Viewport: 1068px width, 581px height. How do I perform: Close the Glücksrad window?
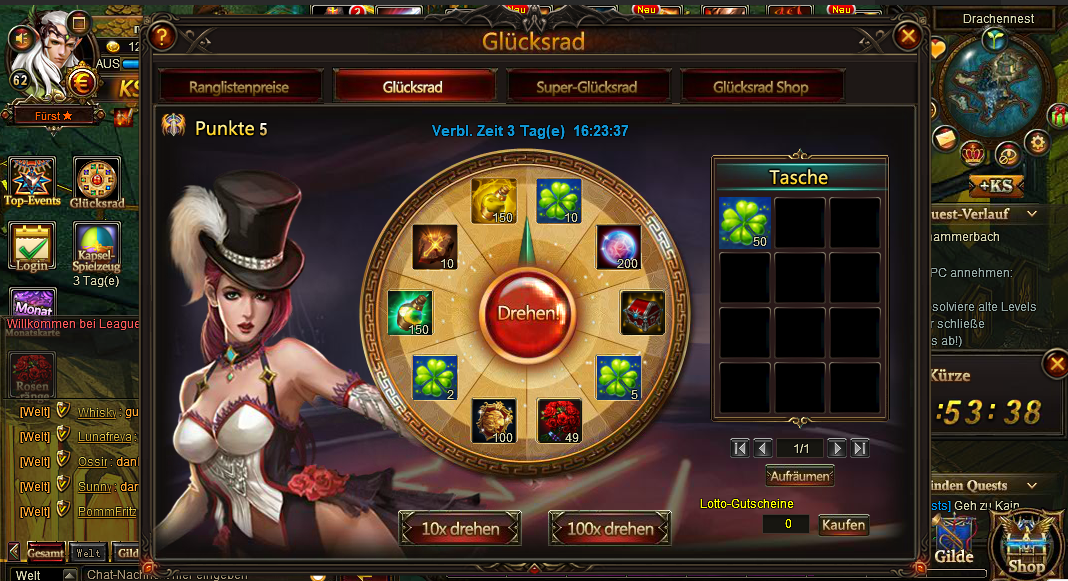click(x=908, y=37)
